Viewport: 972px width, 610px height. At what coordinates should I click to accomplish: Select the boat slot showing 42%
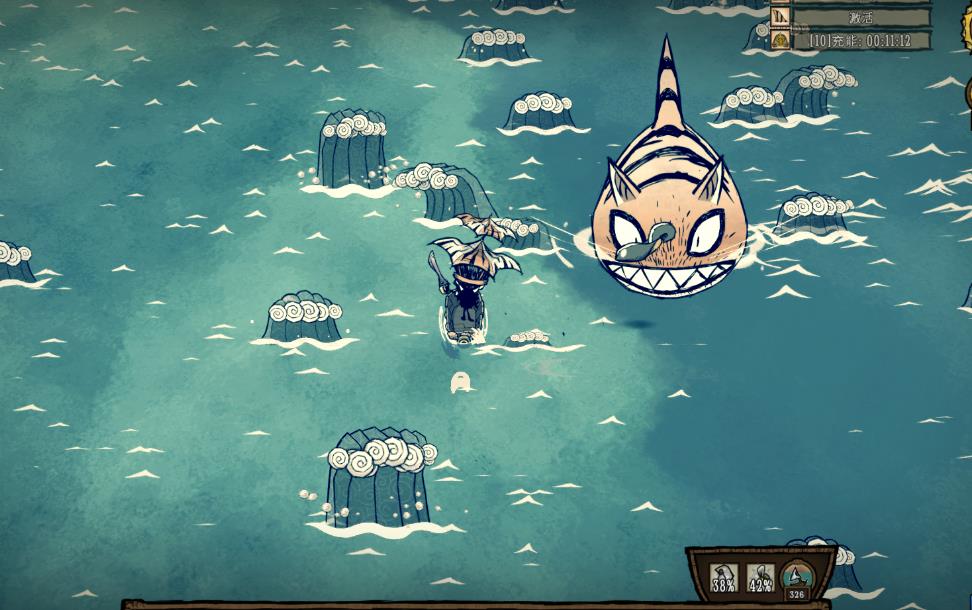[x=760, y=577]
